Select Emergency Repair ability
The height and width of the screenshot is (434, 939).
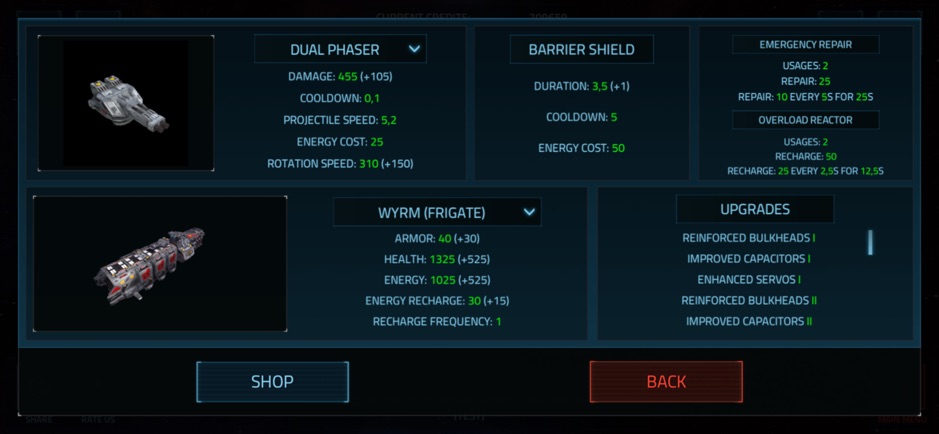(805, 45)
